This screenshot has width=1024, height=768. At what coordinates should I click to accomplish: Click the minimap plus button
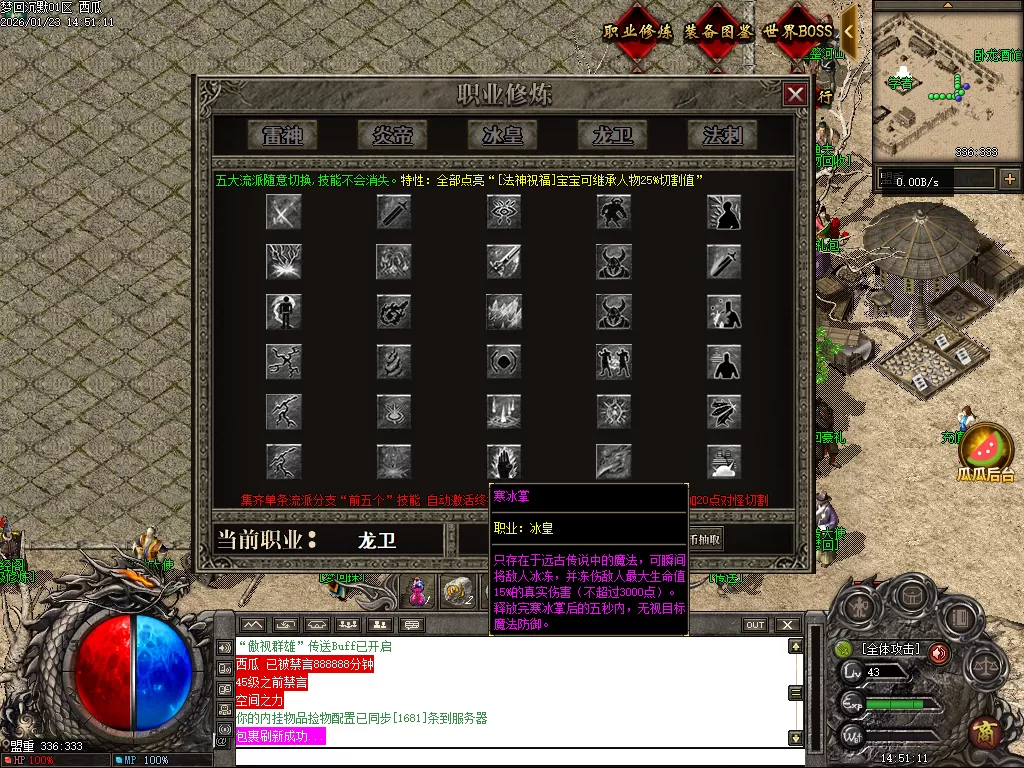(x=1010, y=179)
